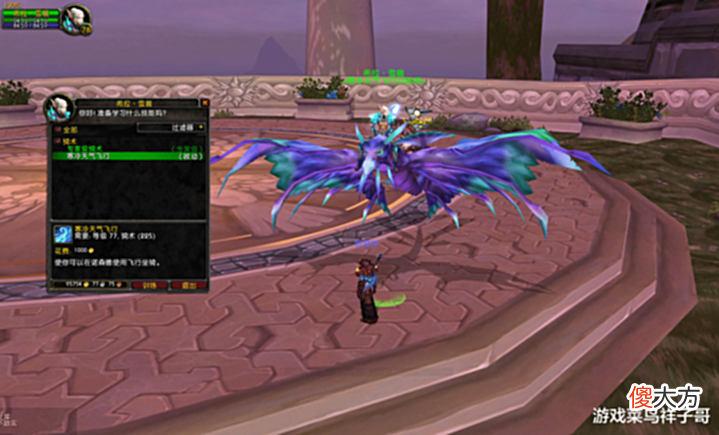Select the highlighted 寒冷天气飞行 skill row
Viewport: 719px width, 435px height.
pyautogui.click(x=127, y=156)
